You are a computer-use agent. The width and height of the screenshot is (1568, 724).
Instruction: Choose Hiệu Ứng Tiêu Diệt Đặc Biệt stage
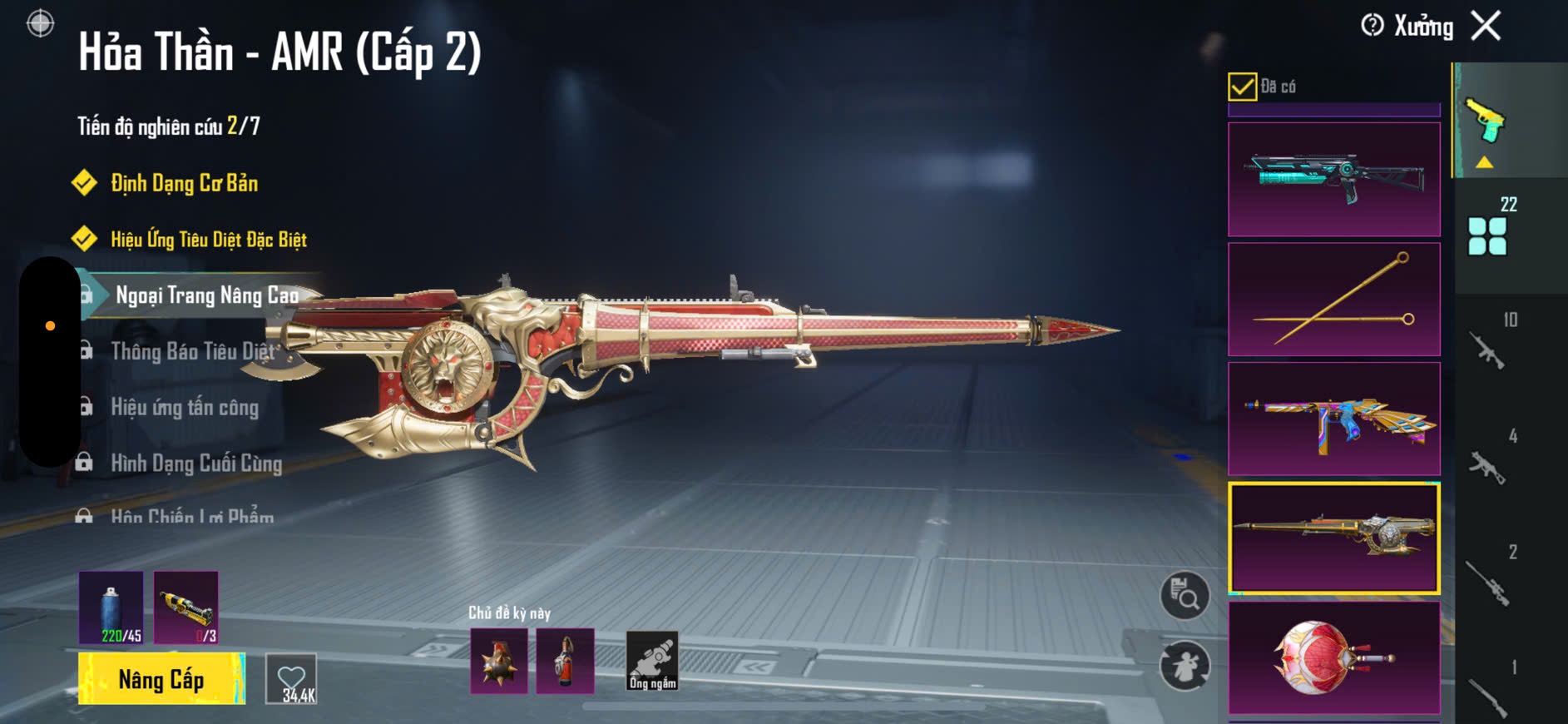coord(208,240)
